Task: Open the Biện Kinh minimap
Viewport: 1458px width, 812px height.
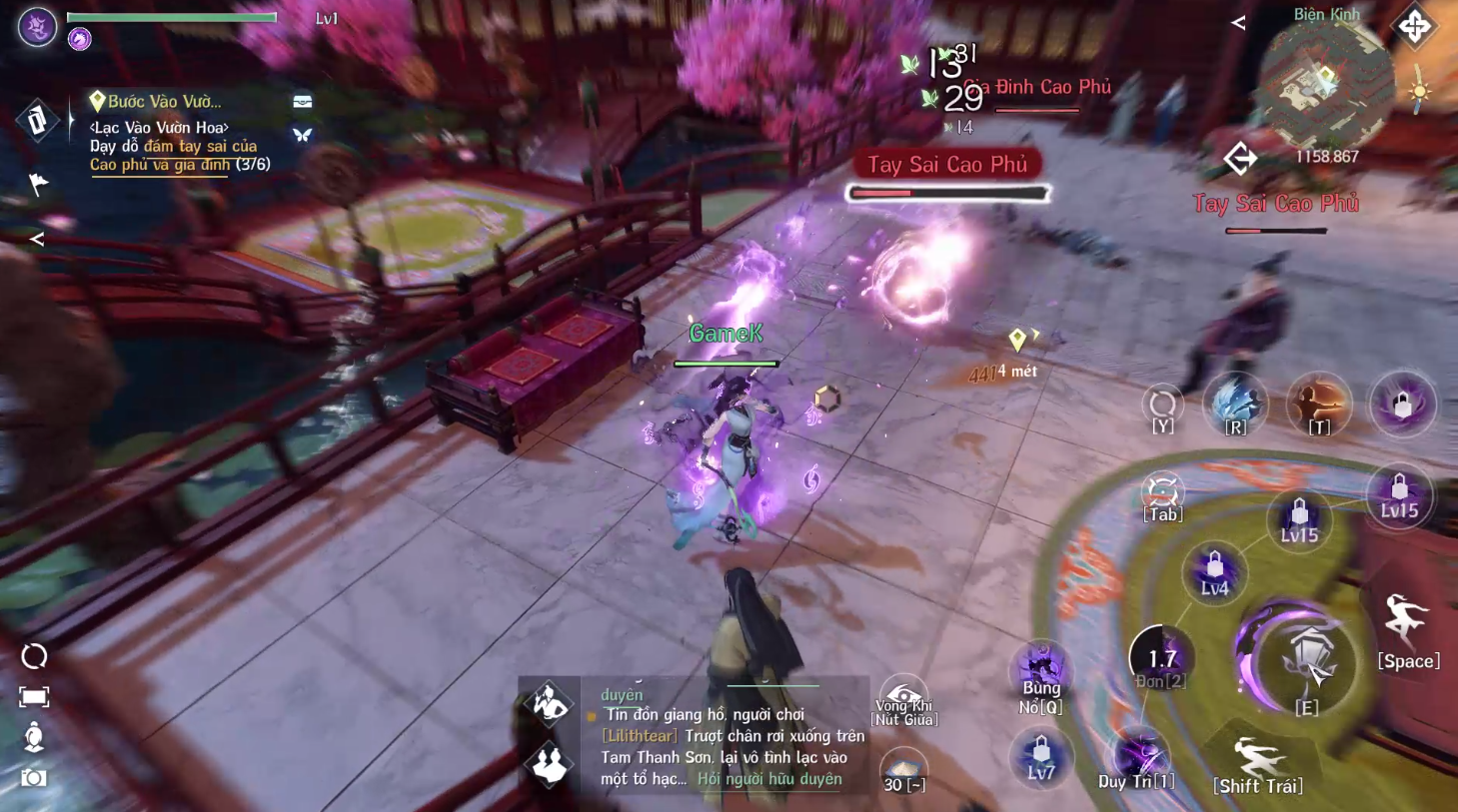Action: click(x=1324, y=88)
